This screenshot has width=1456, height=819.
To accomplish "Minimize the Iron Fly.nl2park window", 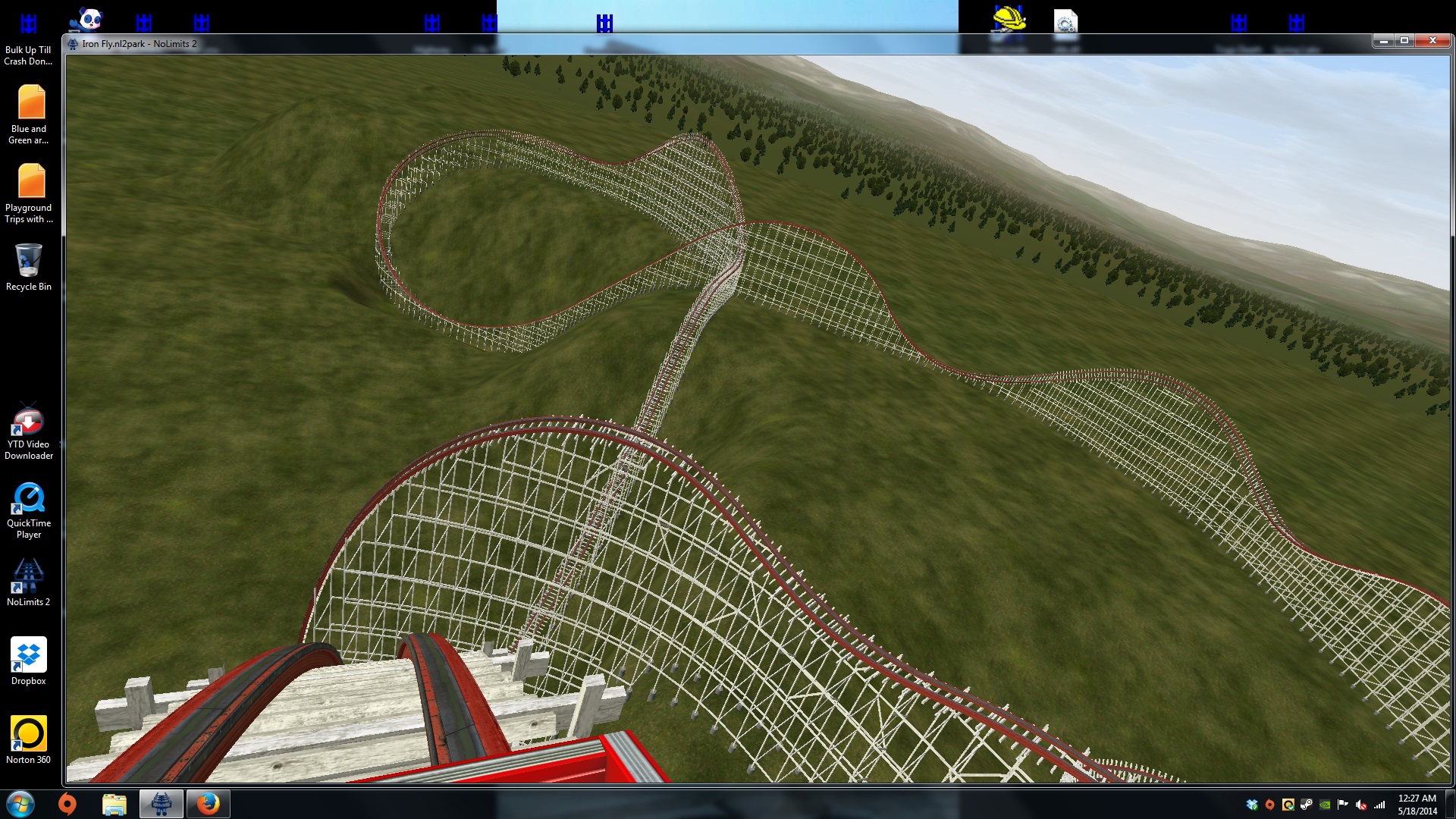I will [x=1383, y=41].
